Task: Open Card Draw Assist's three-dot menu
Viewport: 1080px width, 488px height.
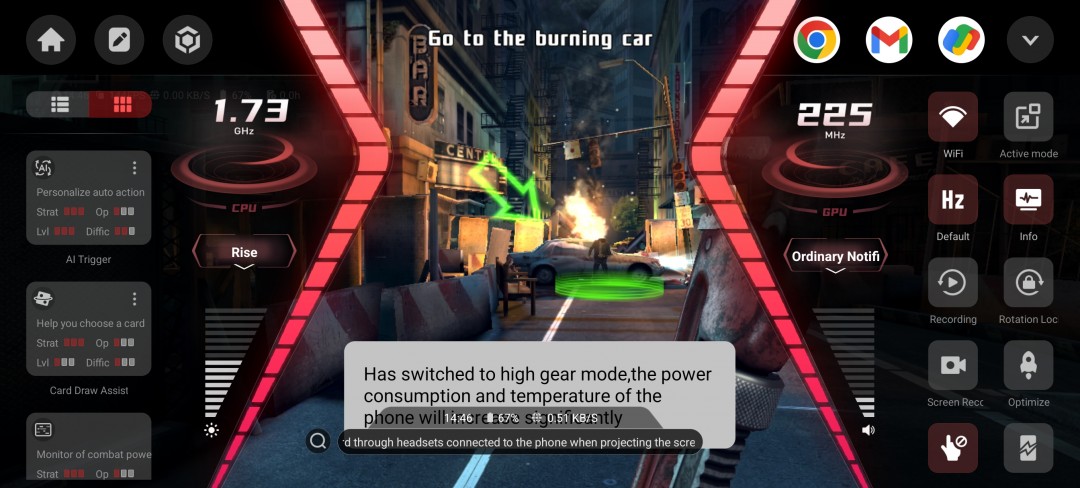Action: (135, 299)
